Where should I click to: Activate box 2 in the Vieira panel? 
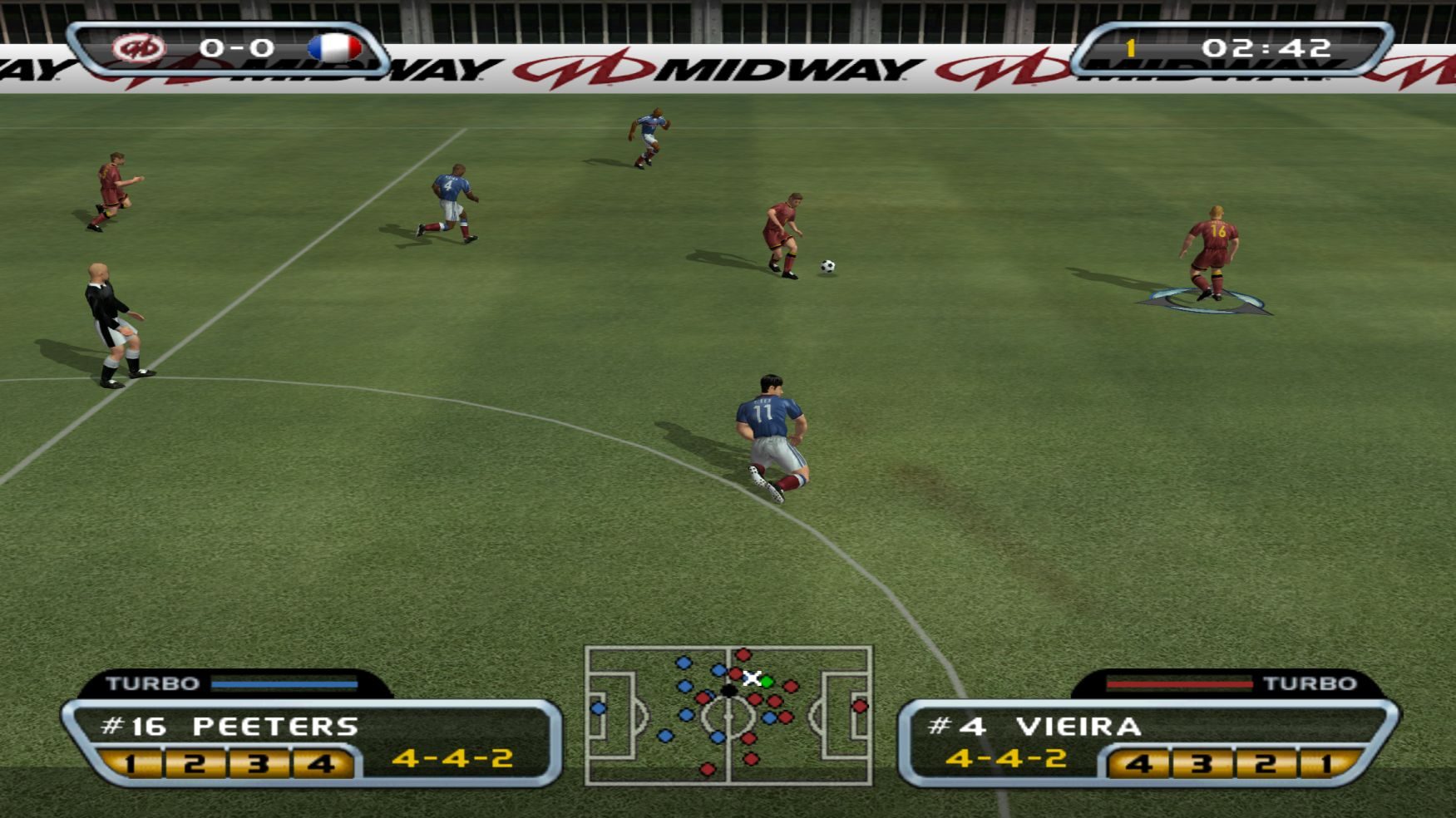coord(1266,763)
